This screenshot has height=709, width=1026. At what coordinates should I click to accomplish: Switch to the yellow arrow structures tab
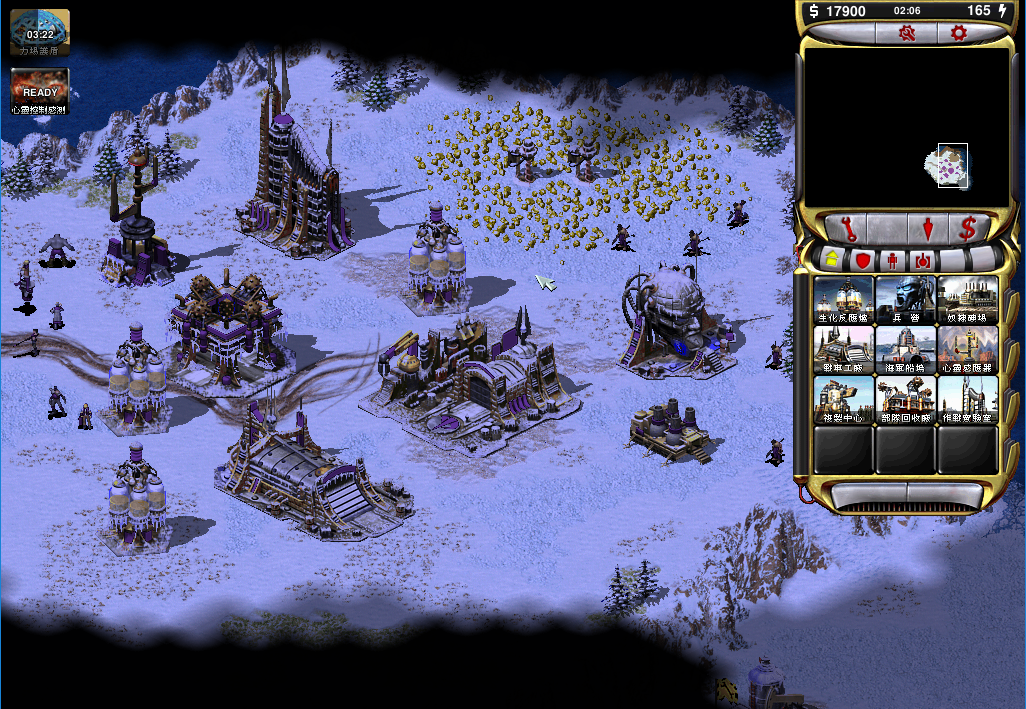coord(832,260)
